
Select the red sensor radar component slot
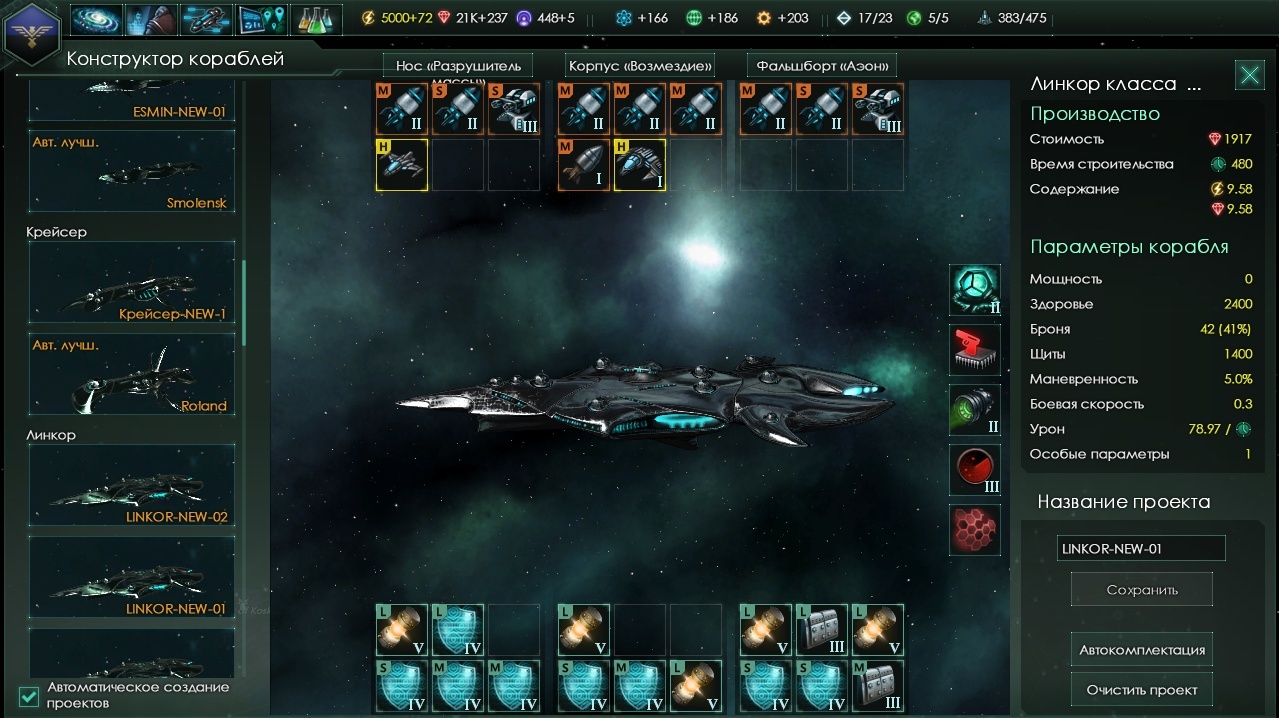tap(974, 470)
